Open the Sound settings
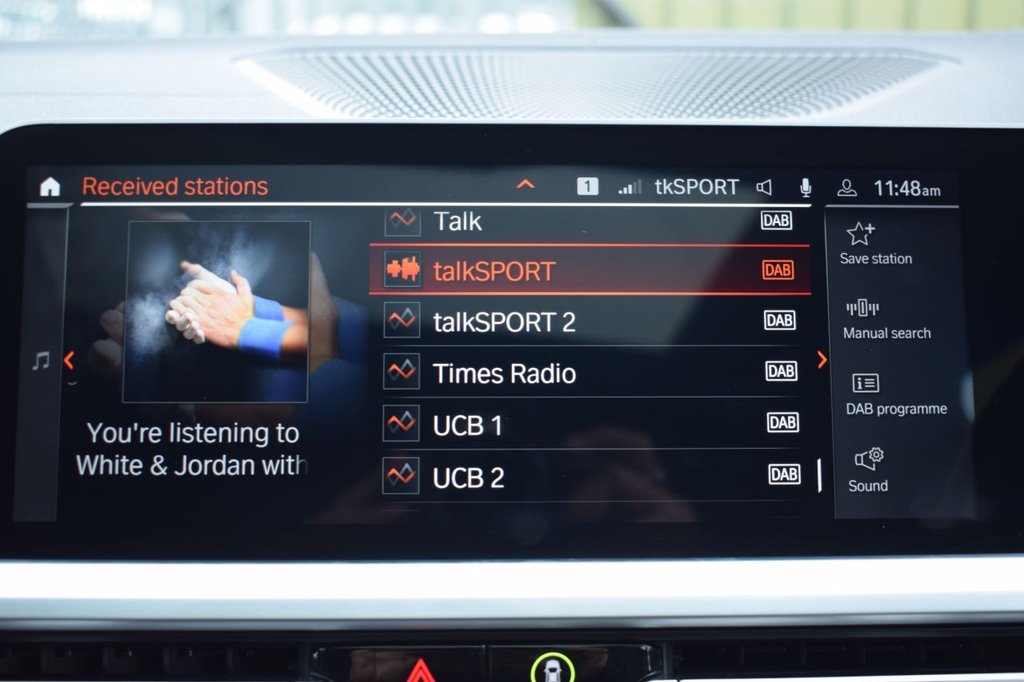 coord(868,470)
